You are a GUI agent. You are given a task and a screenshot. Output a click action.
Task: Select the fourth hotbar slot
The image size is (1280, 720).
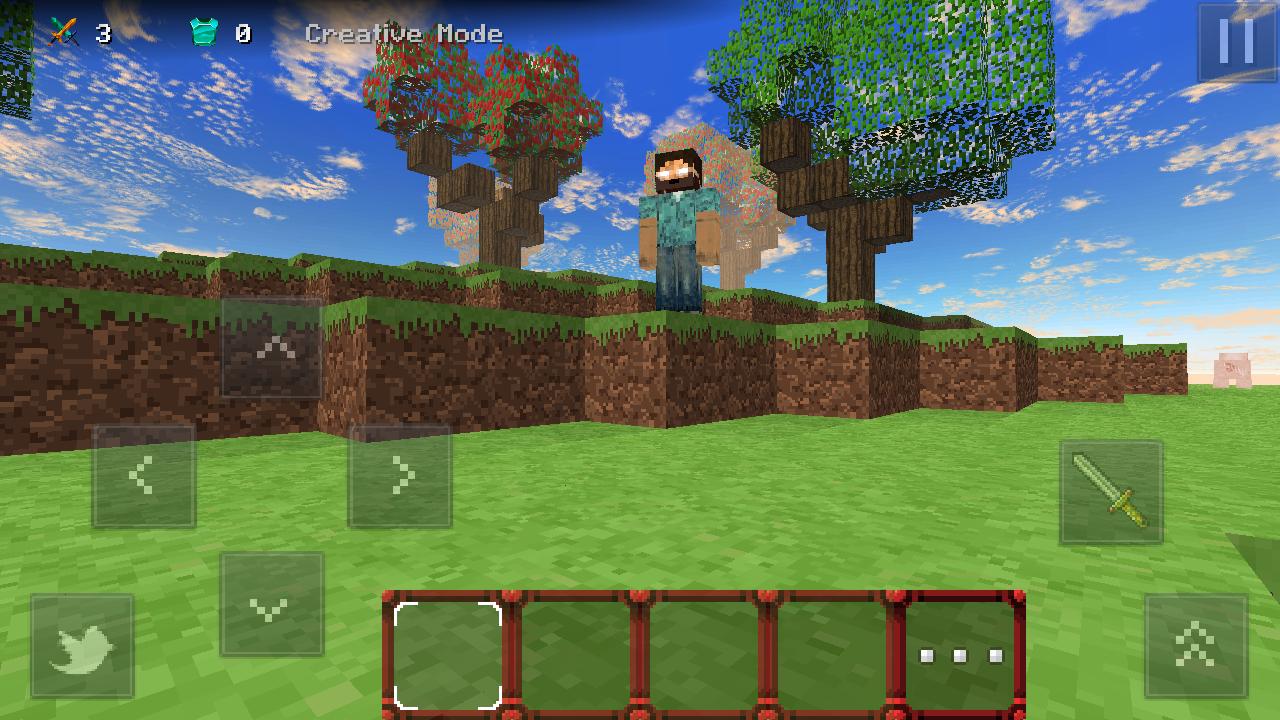point(830,655)
